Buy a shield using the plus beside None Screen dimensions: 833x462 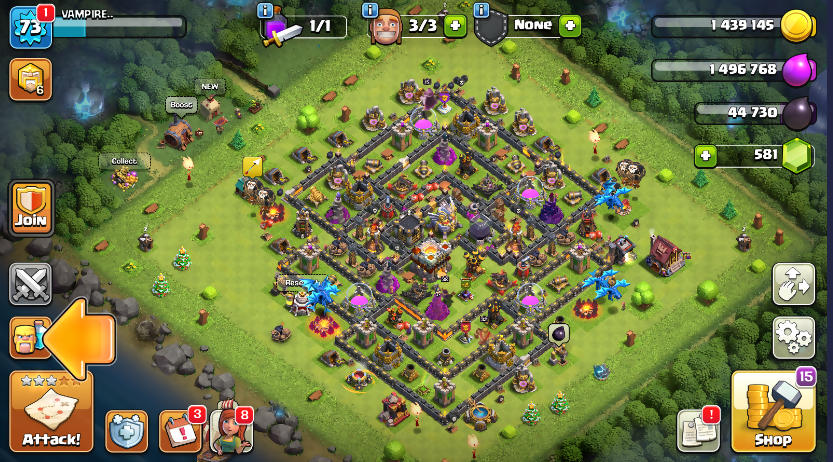[570, 26]
